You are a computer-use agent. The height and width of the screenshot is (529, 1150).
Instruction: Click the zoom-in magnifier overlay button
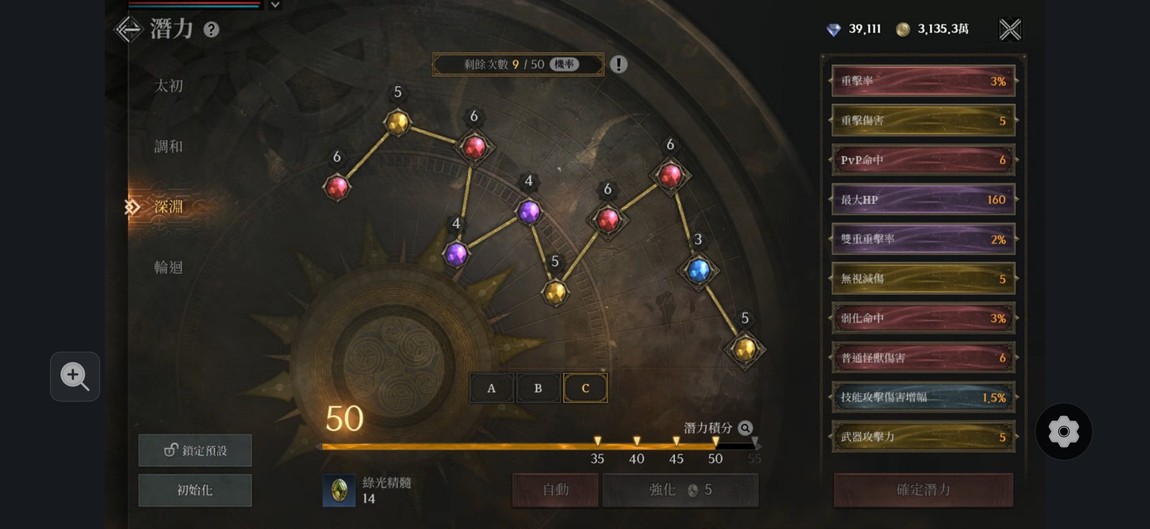[75, 376]
